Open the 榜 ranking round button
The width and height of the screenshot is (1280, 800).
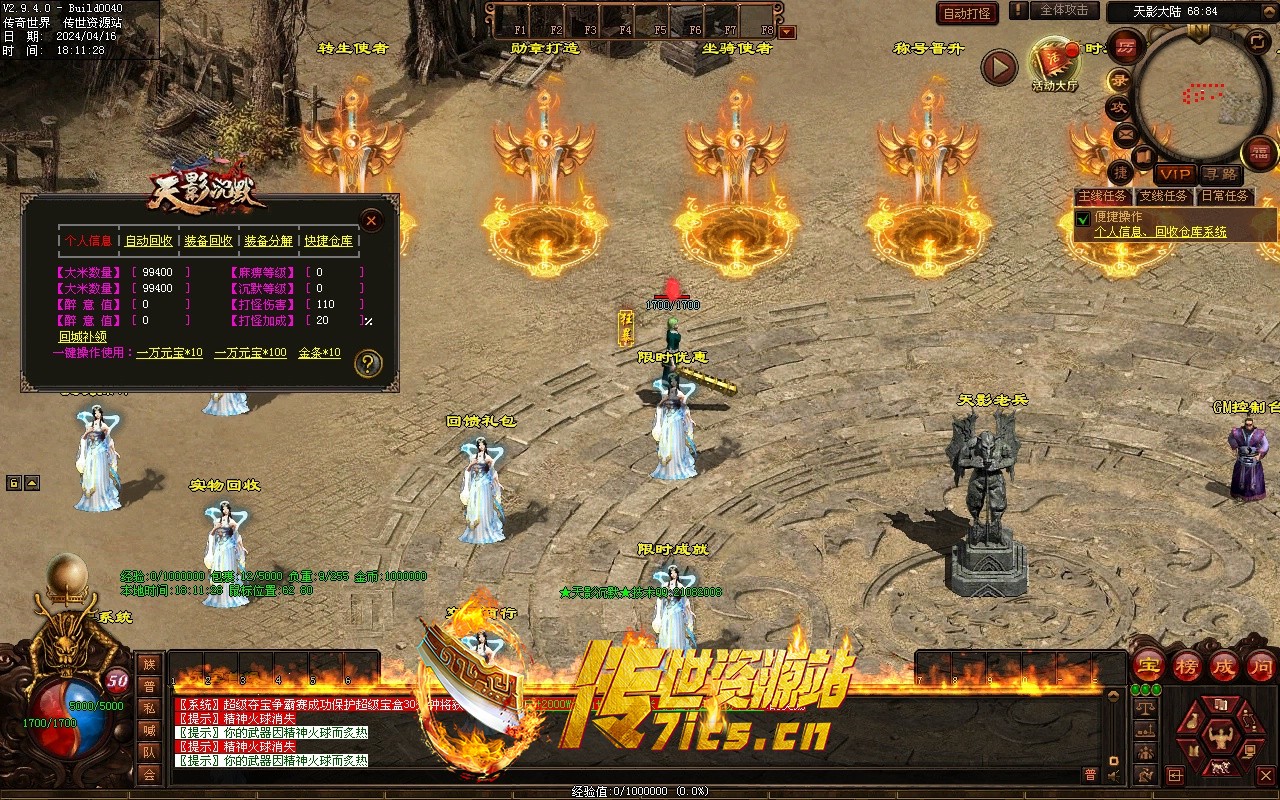point(1188,665)
